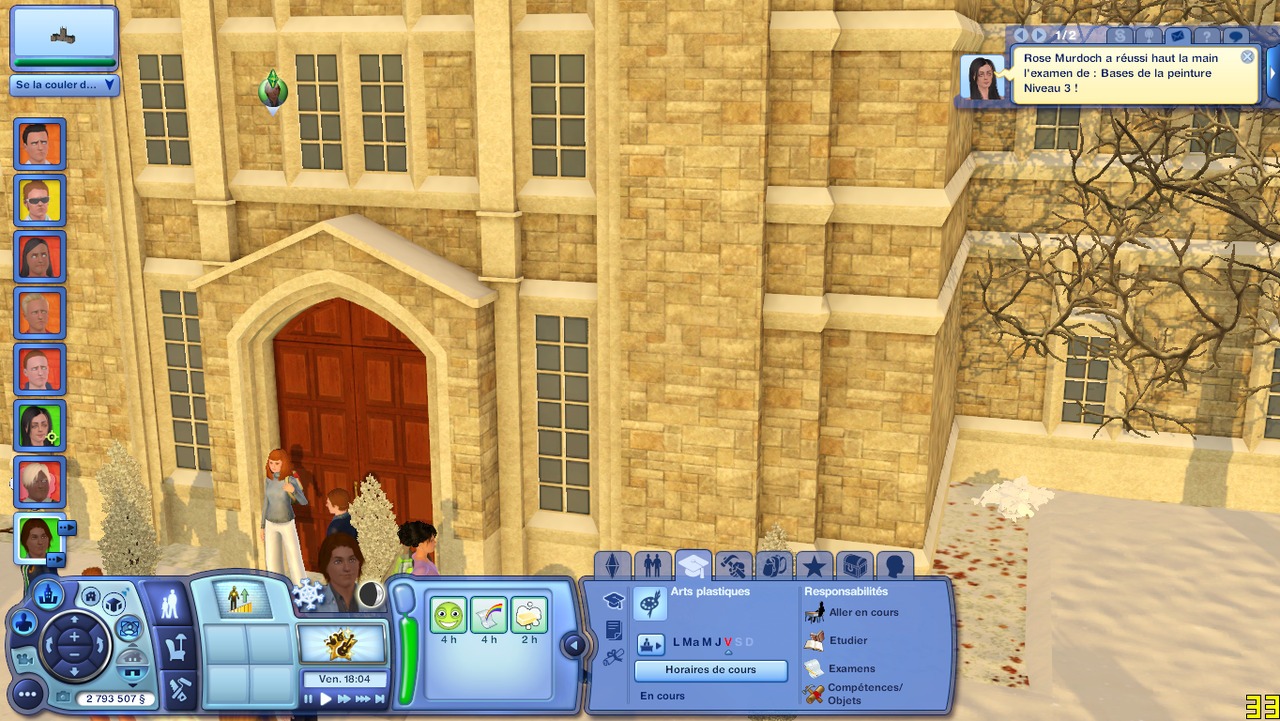Image resolution: width=1280 pixels, height=721 pixels.
Task: Switch to the relationships tab with two figures
Action: [x=652, y=566]
